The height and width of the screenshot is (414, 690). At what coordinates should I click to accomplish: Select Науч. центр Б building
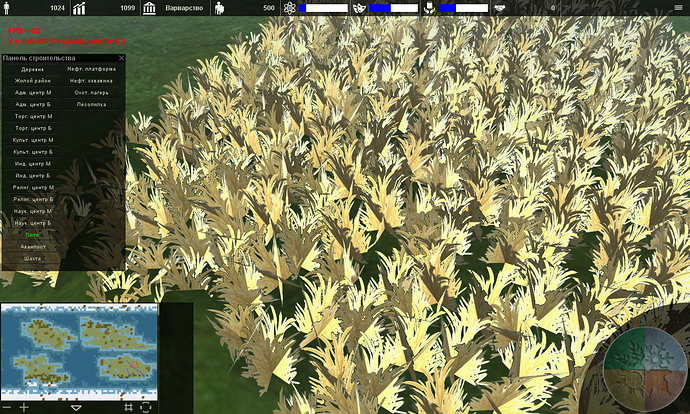point(33,223)
